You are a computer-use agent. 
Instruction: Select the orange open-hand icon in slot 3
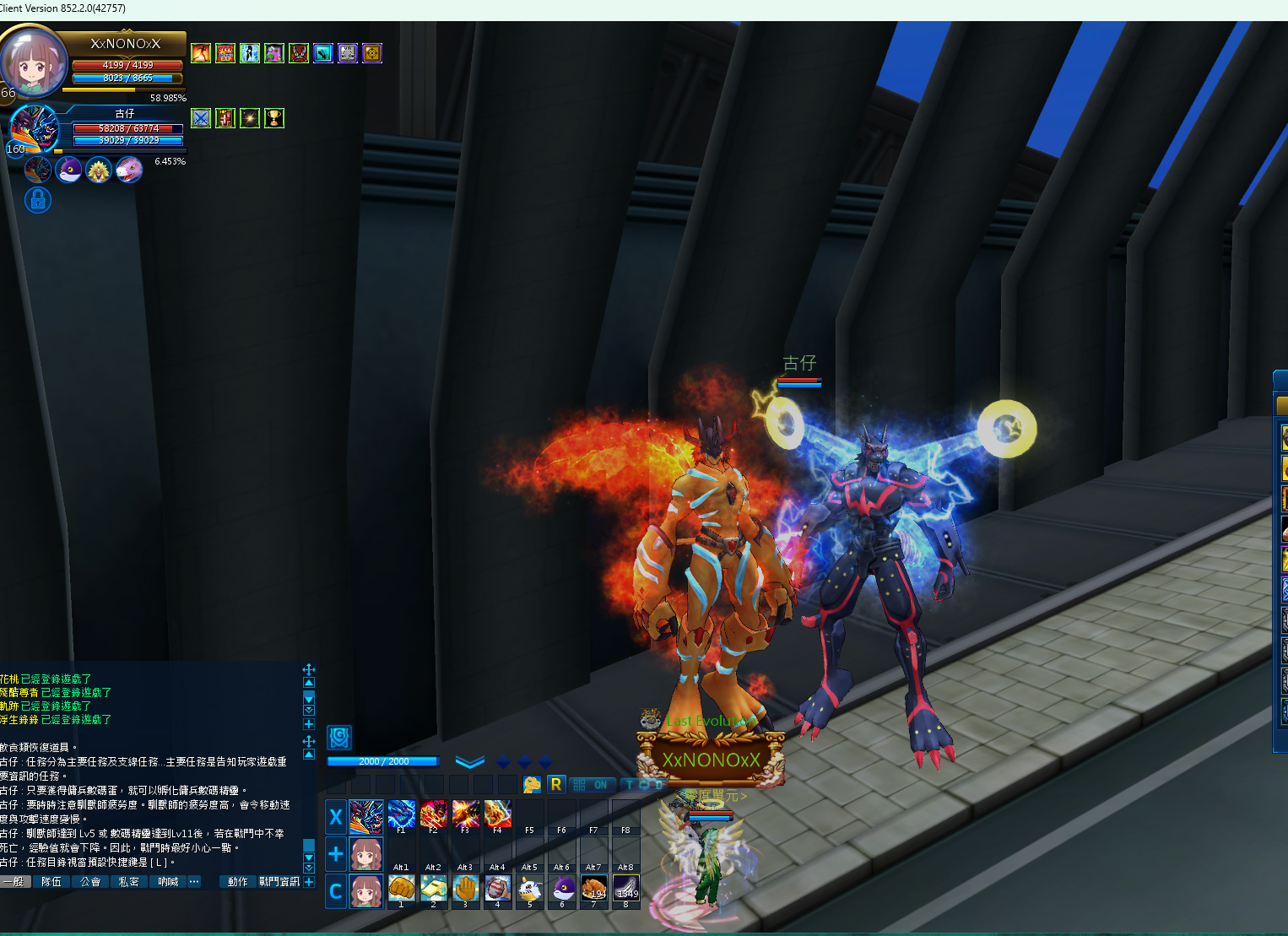[x=465, y=888]
